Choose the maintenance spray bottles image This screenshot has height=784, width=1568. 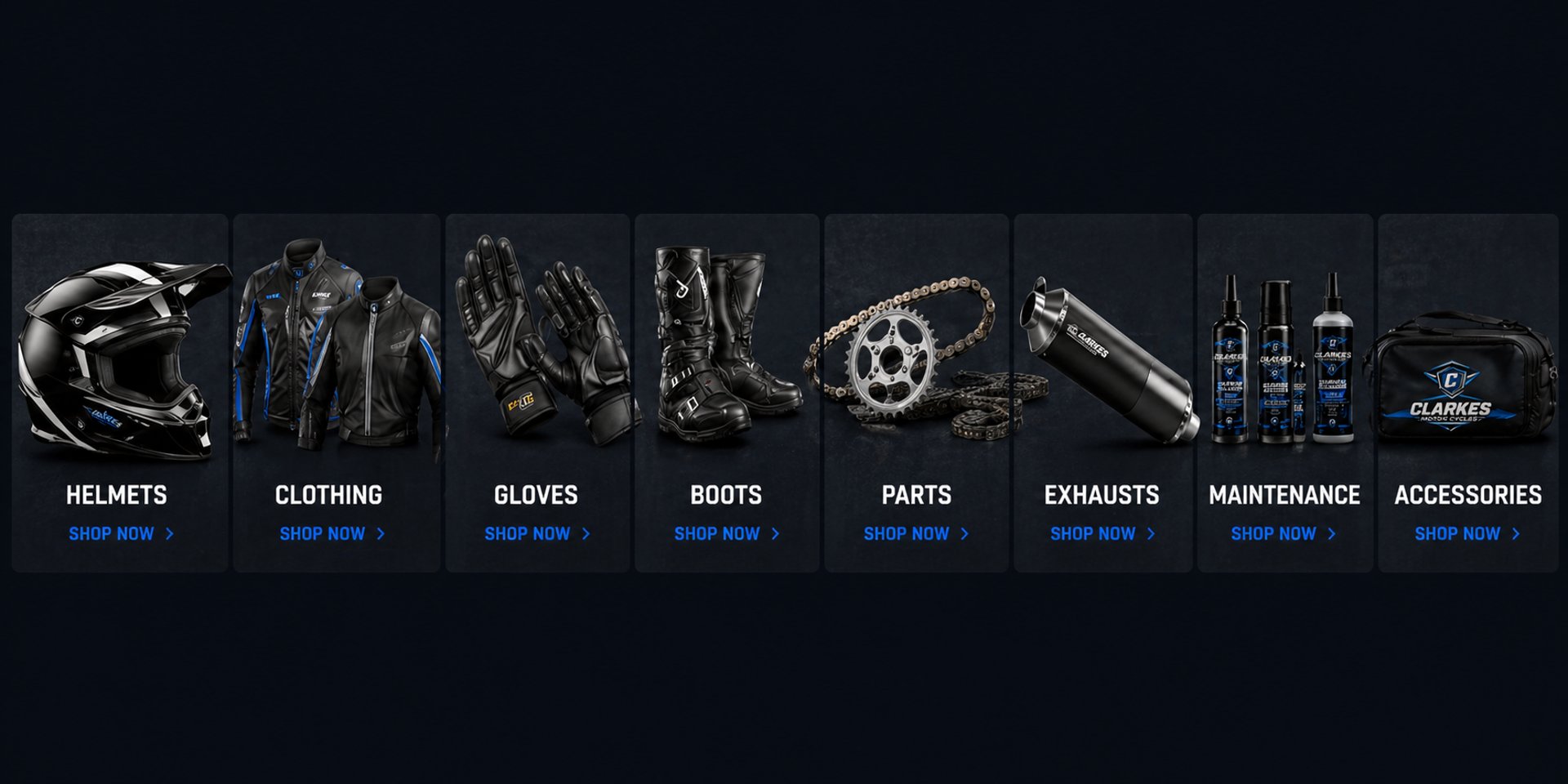point(1282,359)
